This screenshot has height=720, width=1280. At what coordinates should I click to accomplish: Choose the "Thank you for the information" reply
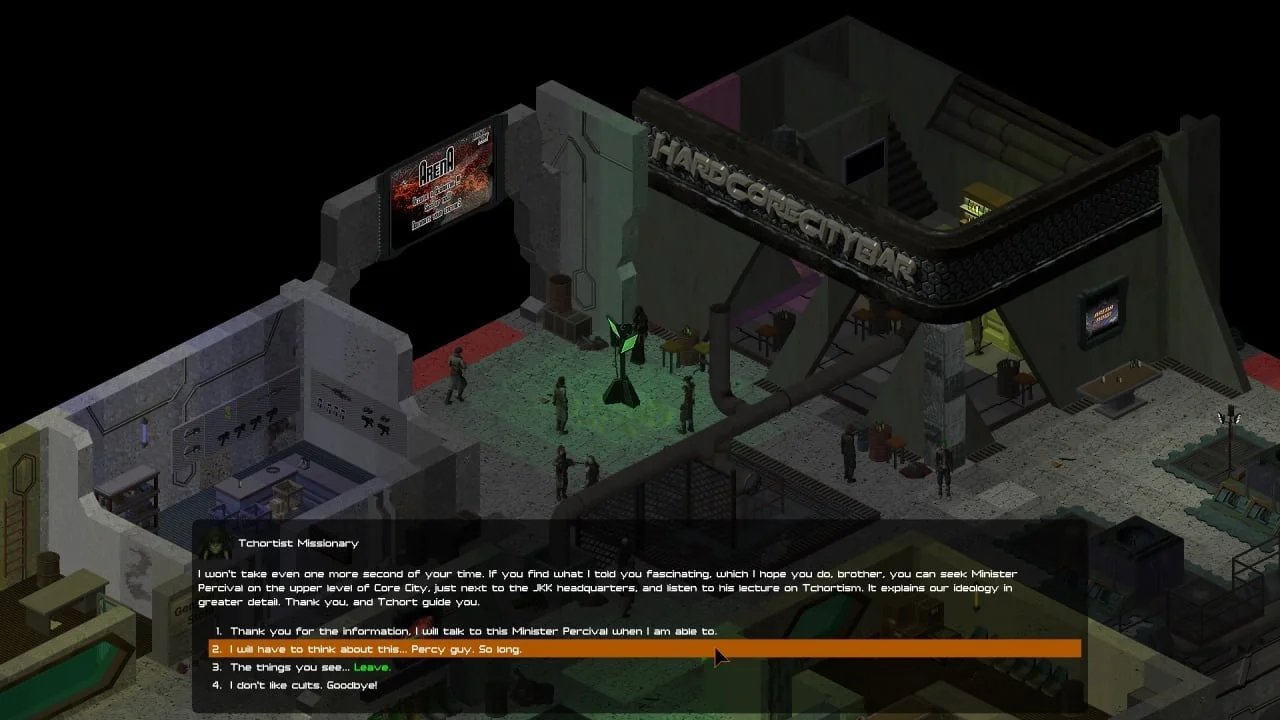point(473,631)
